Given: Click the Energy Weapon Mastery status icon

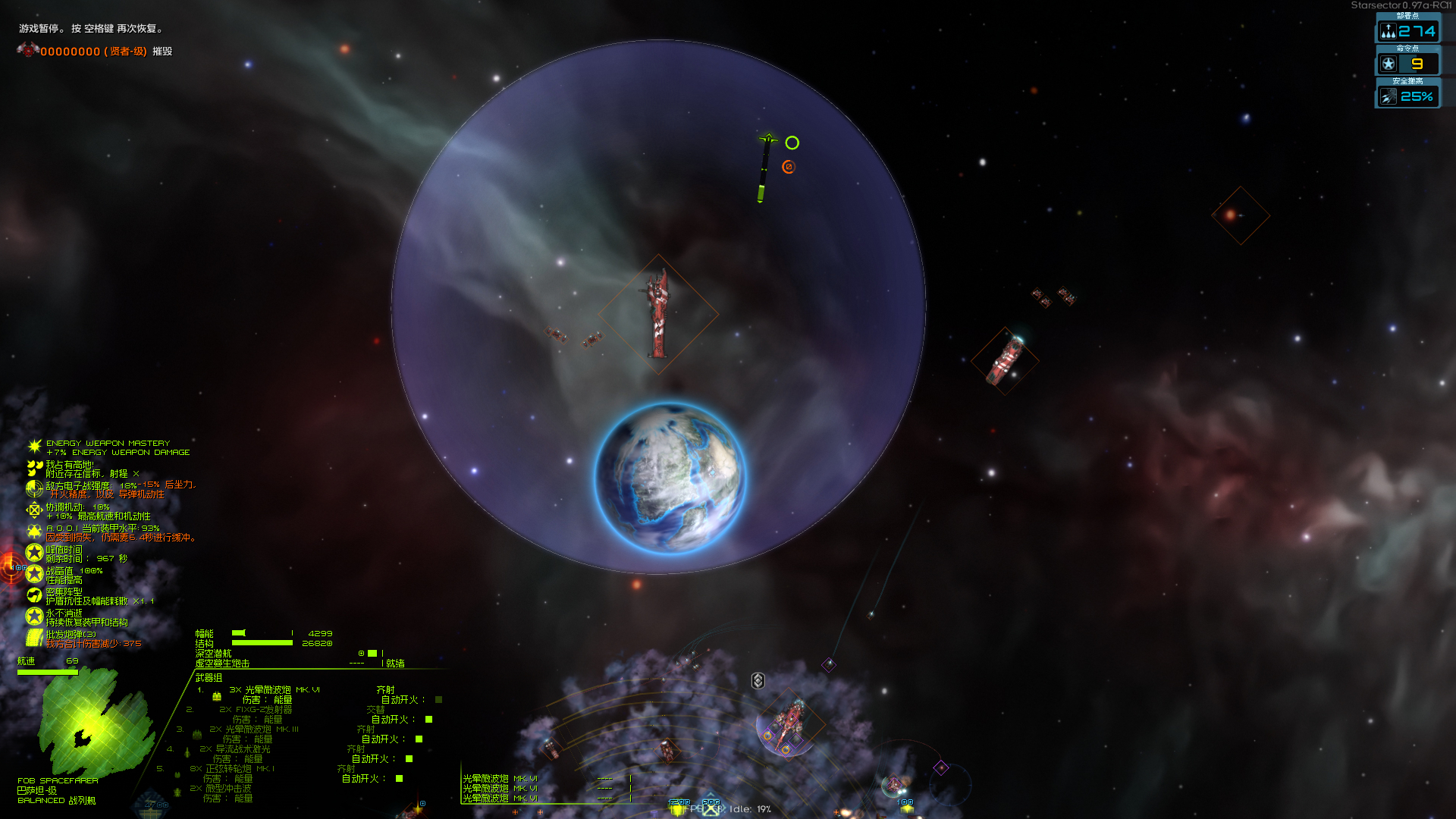Looking at the screenshot, I should point(34,447).
